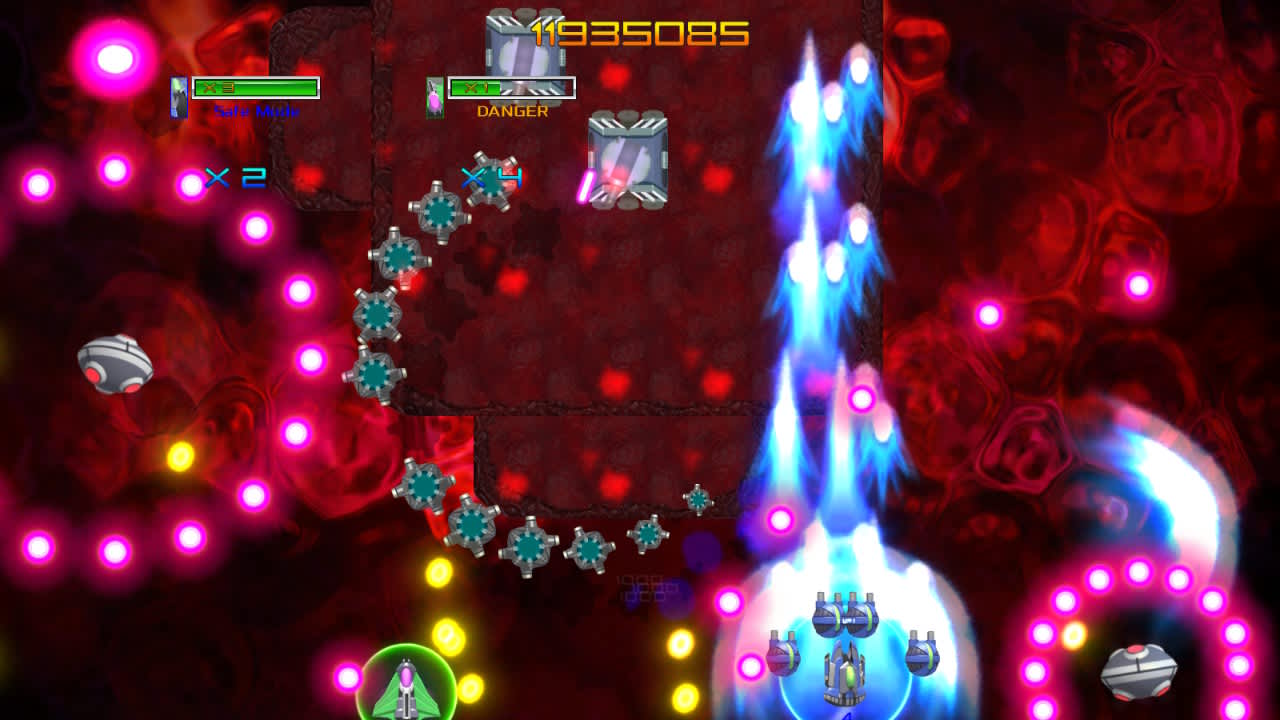The height and width of the screenshot is (720, 1280).
Task: Select the Player 1 ship portrait icon
Action: [x=178, y=95]
